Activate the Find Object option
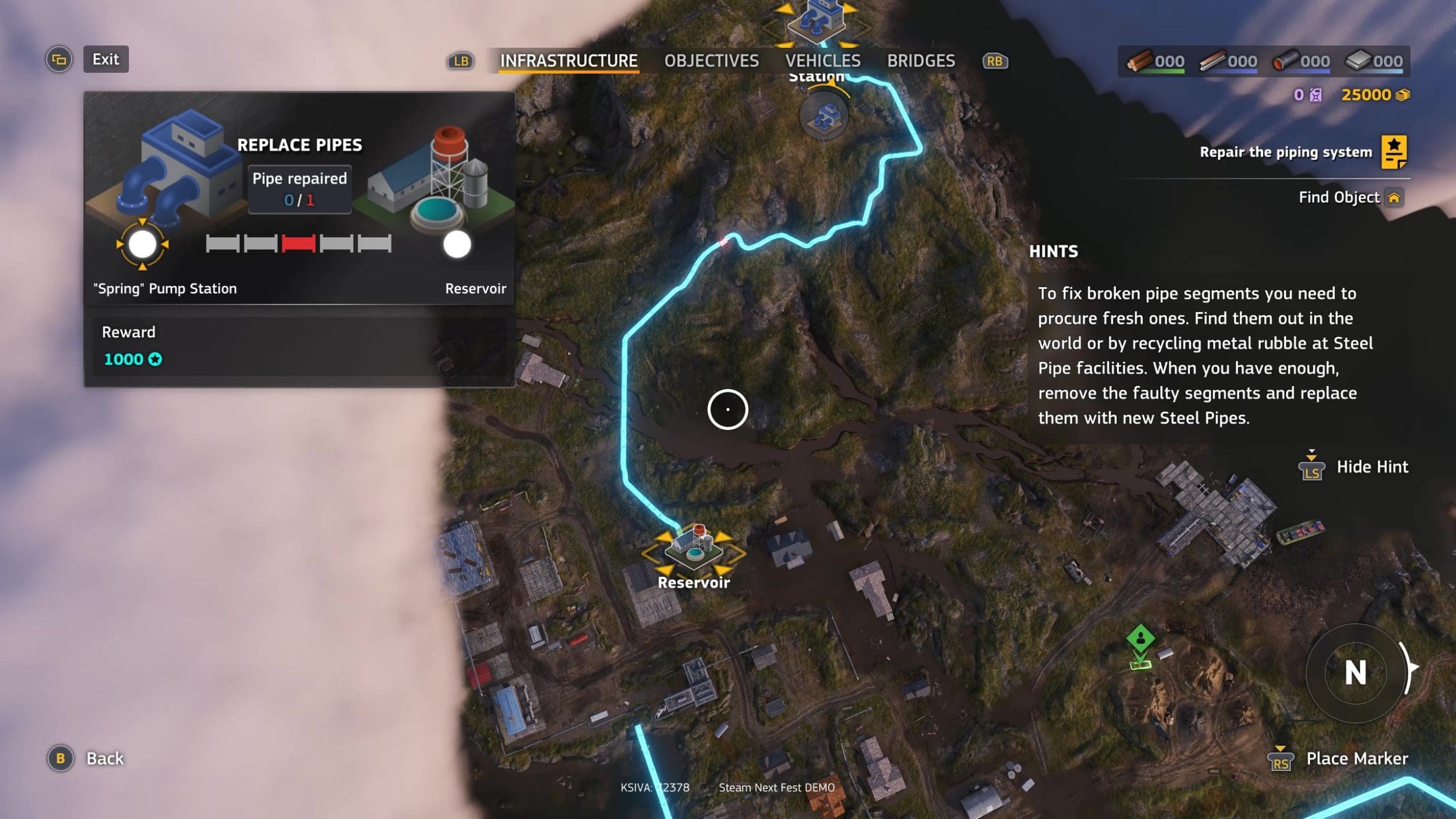 tap(1339, 197)
